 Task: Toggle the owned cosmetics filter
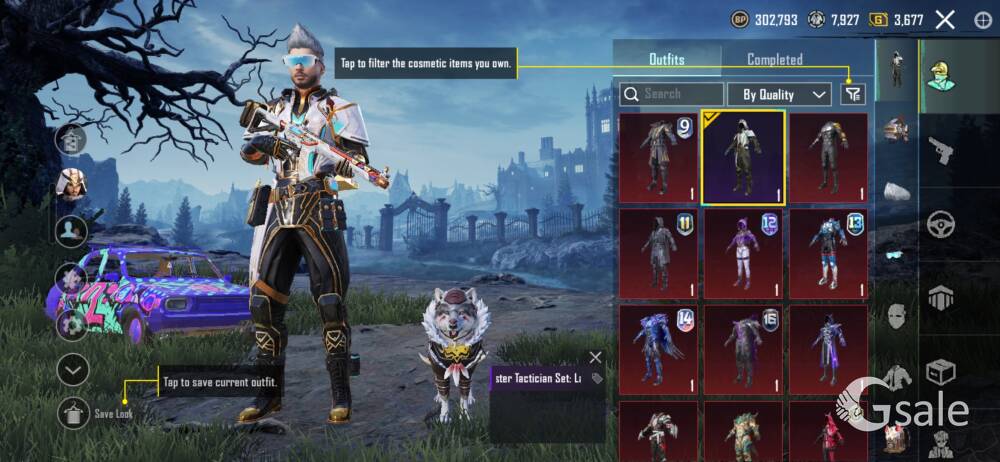pos(852,94)
